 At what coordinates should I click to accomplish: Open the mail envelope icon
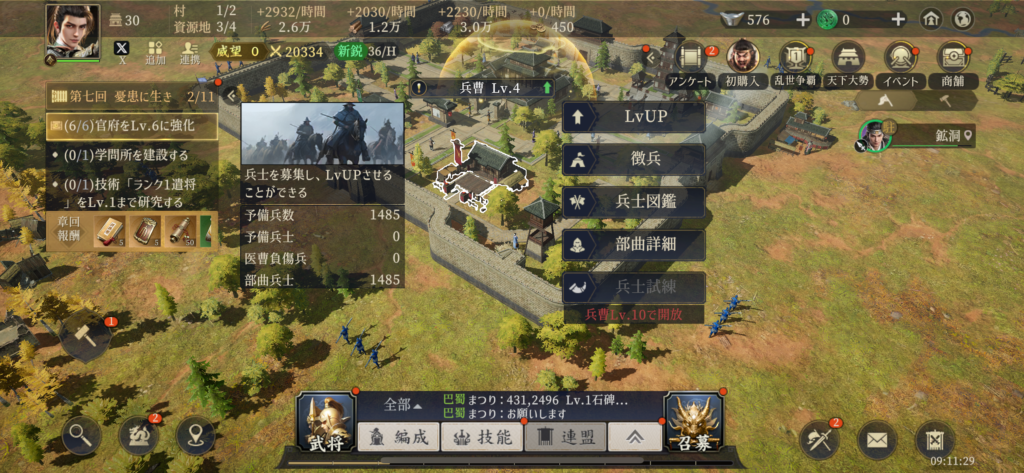(x=876, y=438)
